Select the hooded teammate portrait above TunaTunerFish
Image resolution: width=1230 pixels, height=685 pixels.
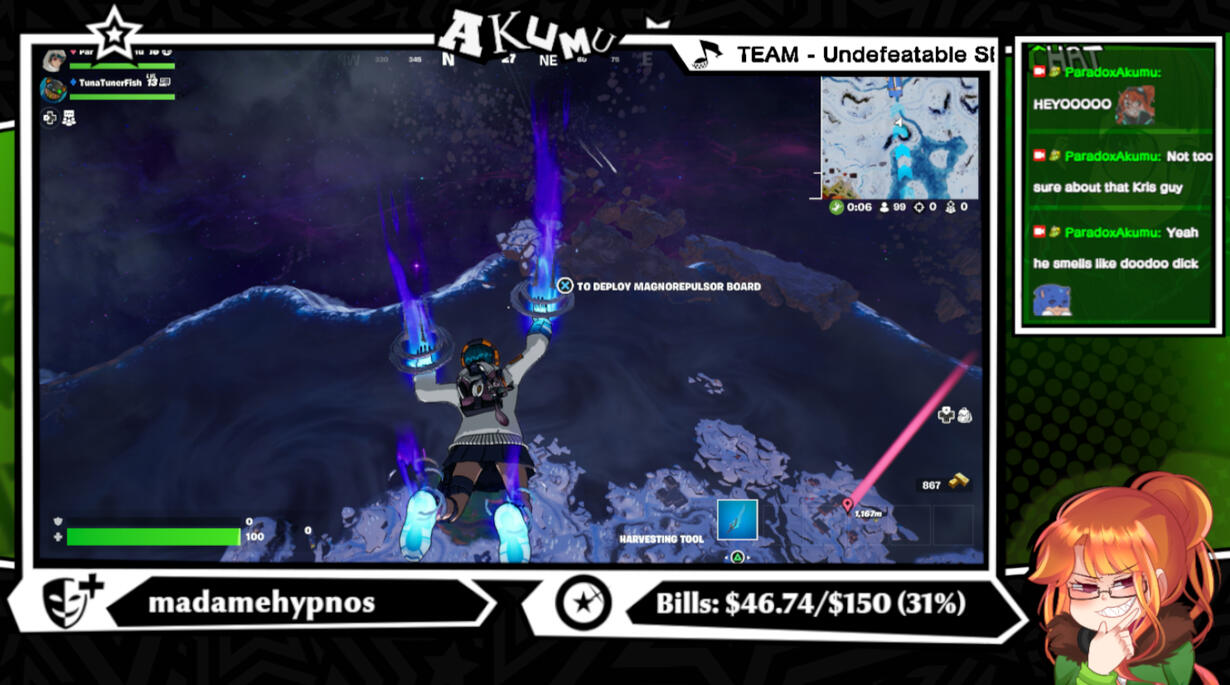click(54, 60)
